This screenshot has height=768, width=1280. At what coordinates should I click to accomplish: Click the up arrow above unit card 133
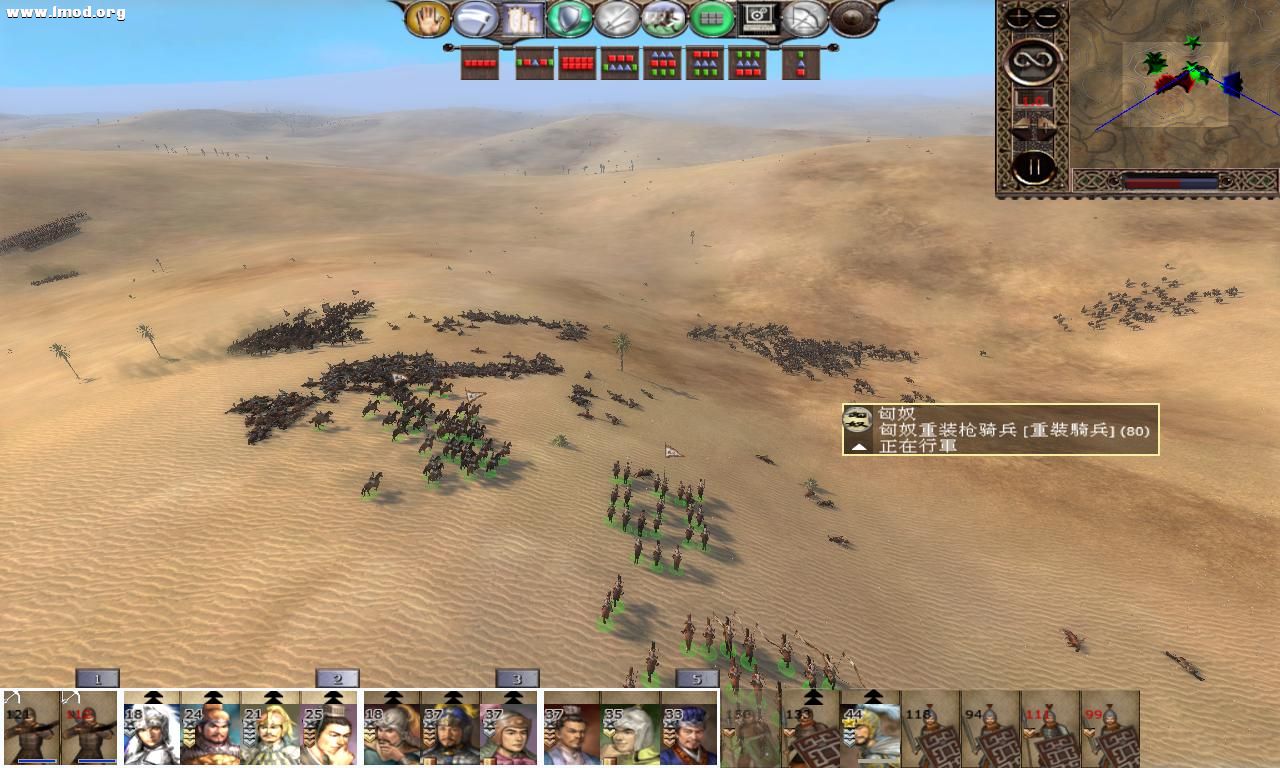click(812, 696)
